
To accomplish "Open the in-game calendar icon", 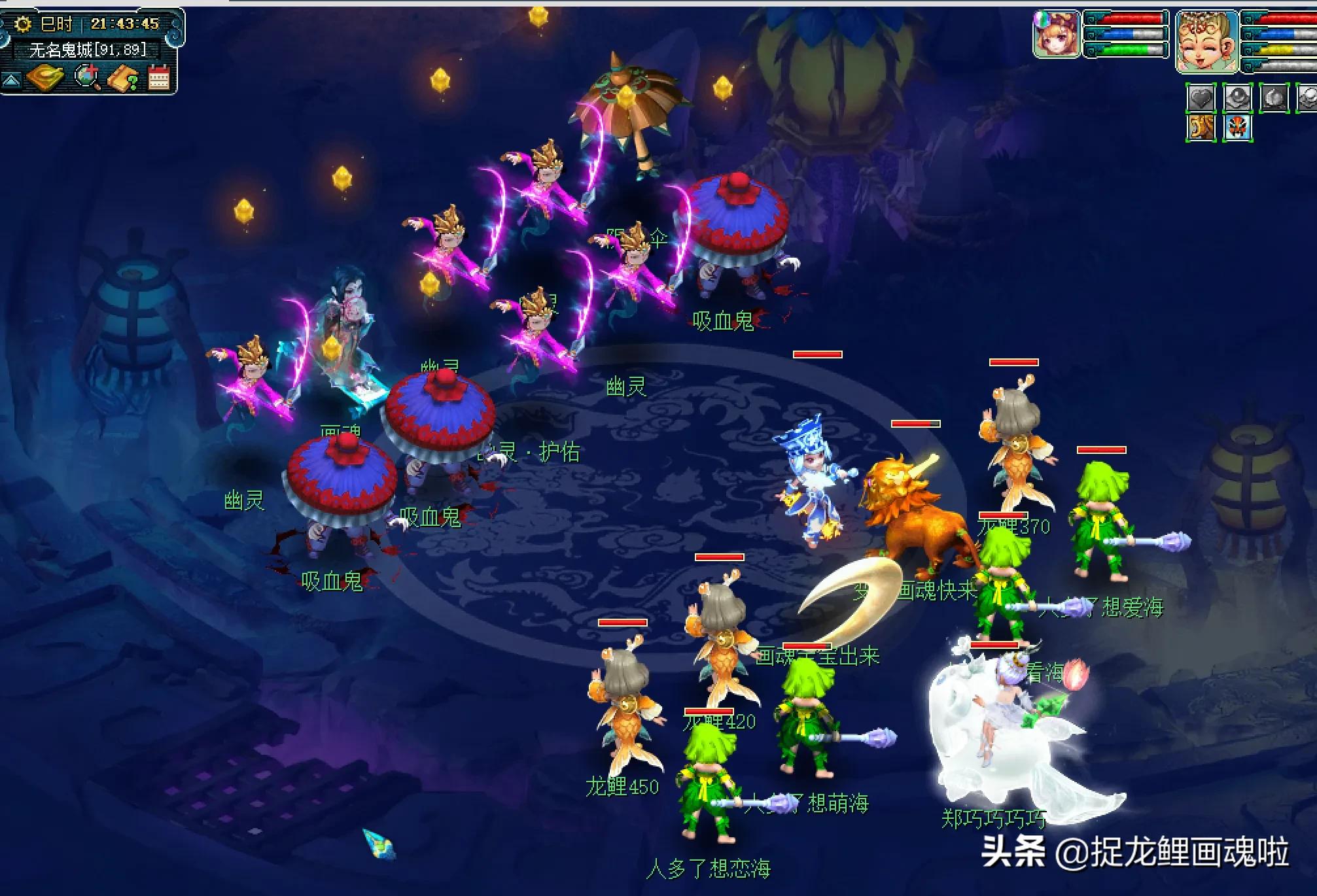I will (x=158, y=77).
